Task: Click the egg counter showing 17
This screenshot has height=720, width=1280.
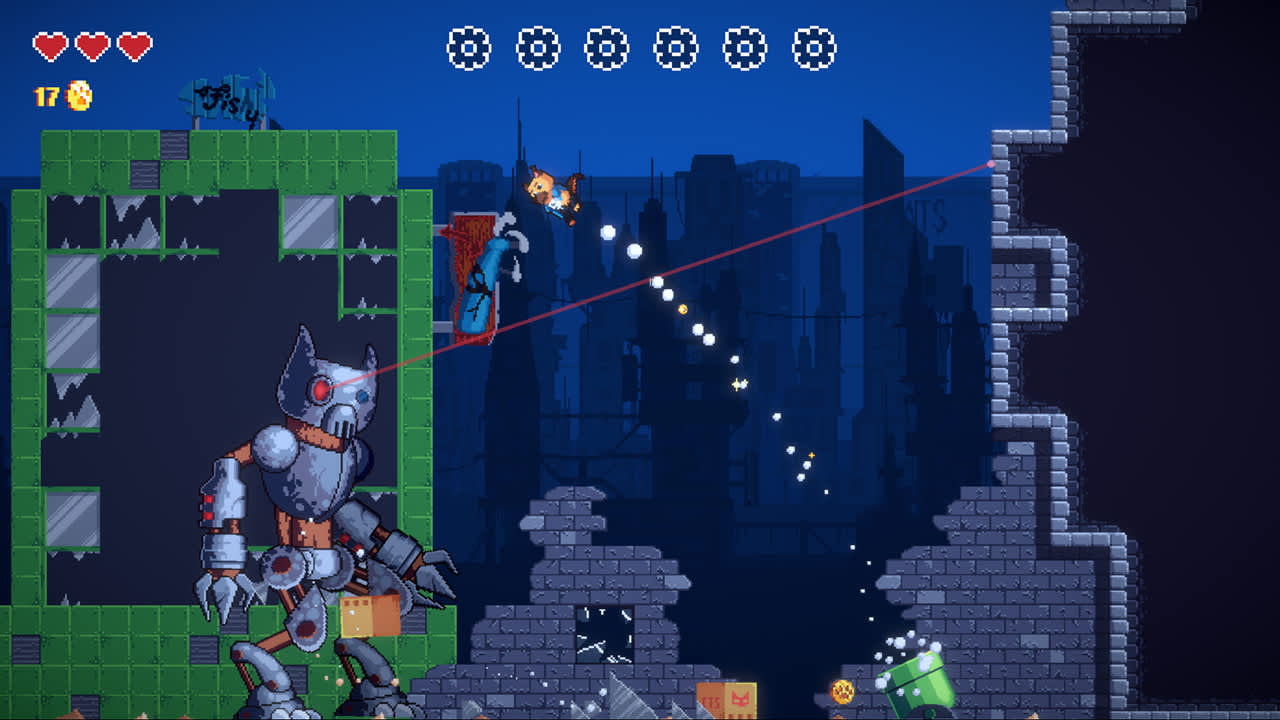Action: [44, 98]
